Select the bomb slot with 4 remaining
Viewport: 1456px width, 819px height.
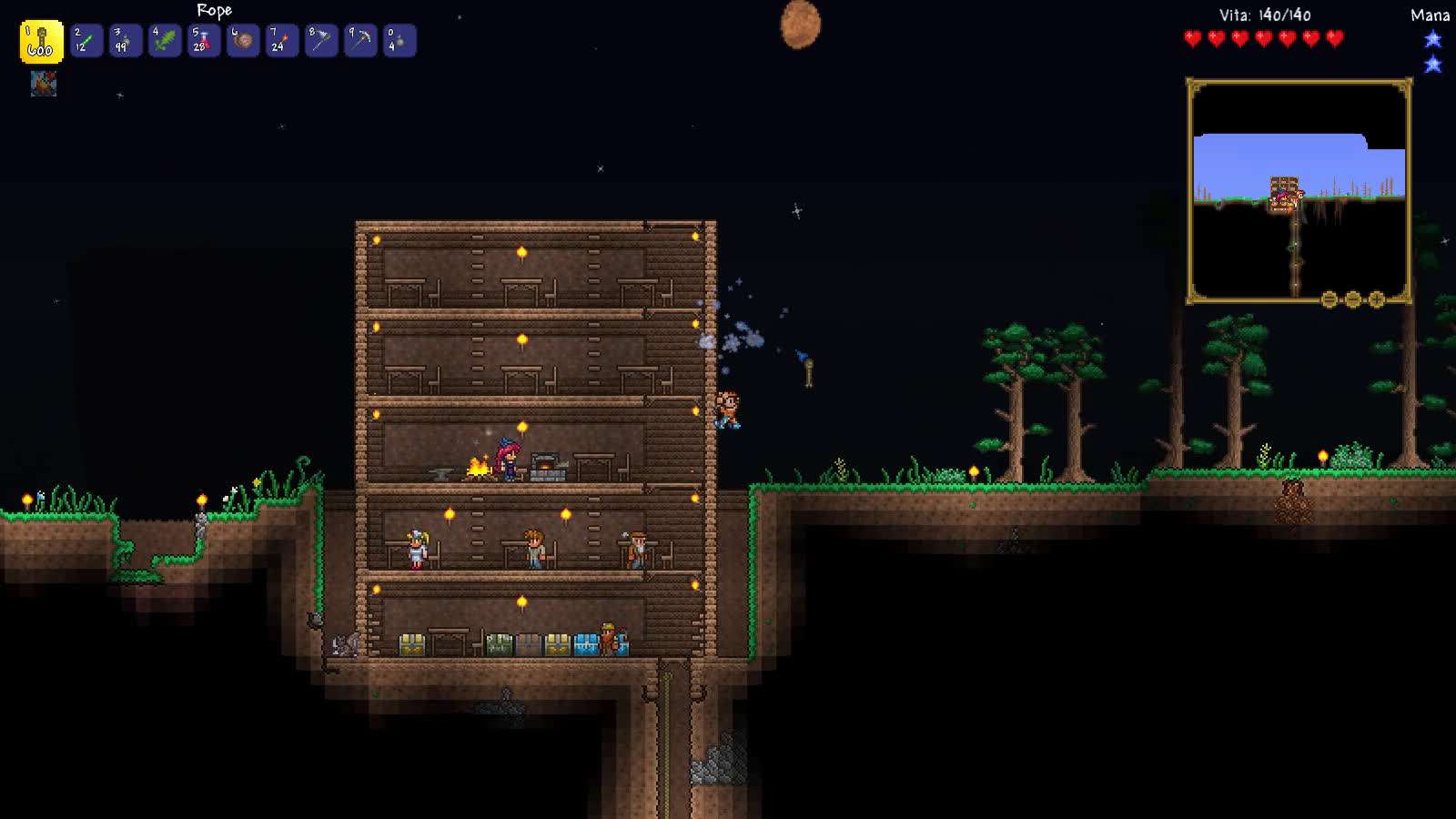click(399, 41)
